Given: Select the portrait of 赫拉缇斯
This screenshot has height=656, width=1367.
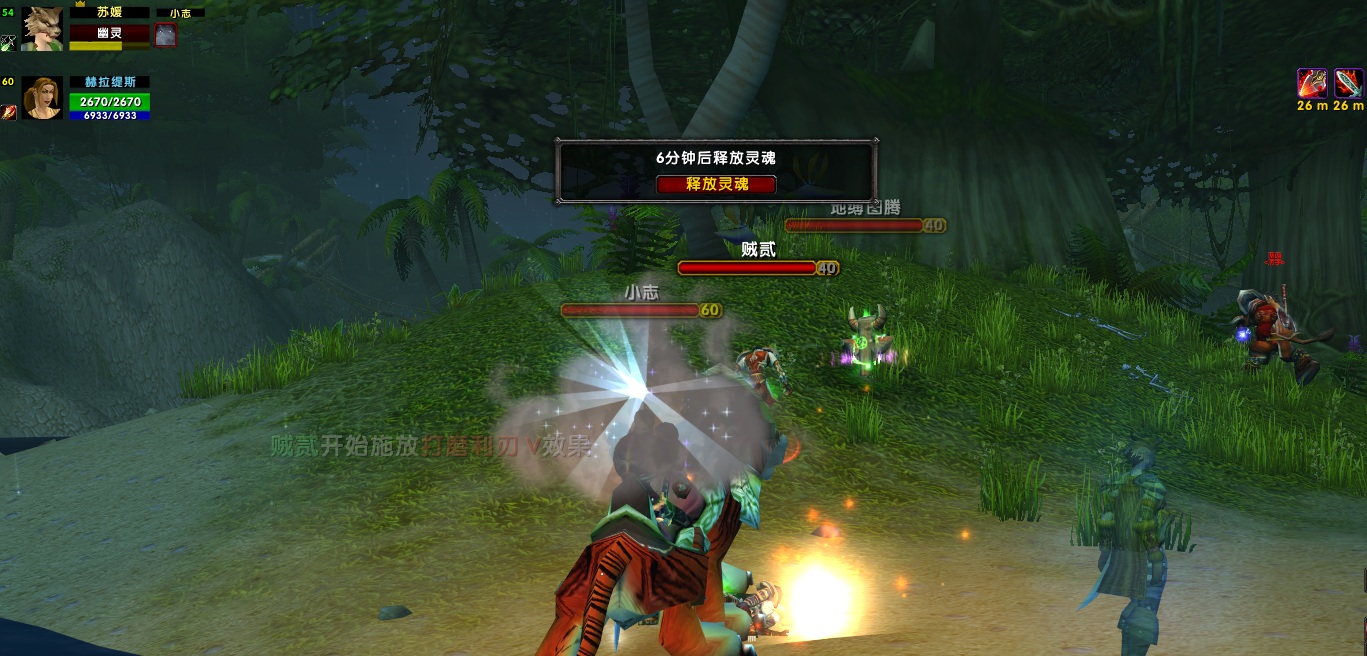Looking at the screenshot, I should [42, 98].
